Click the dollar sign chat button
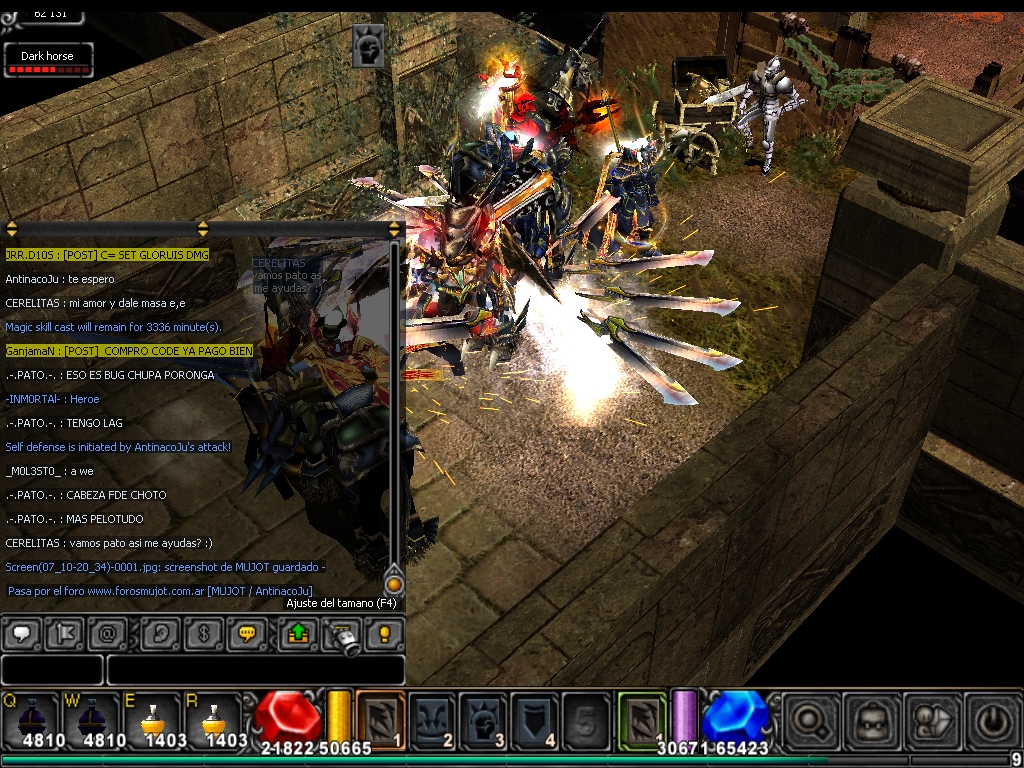This screenshot has height=768, width=1024. click(202, 633)
